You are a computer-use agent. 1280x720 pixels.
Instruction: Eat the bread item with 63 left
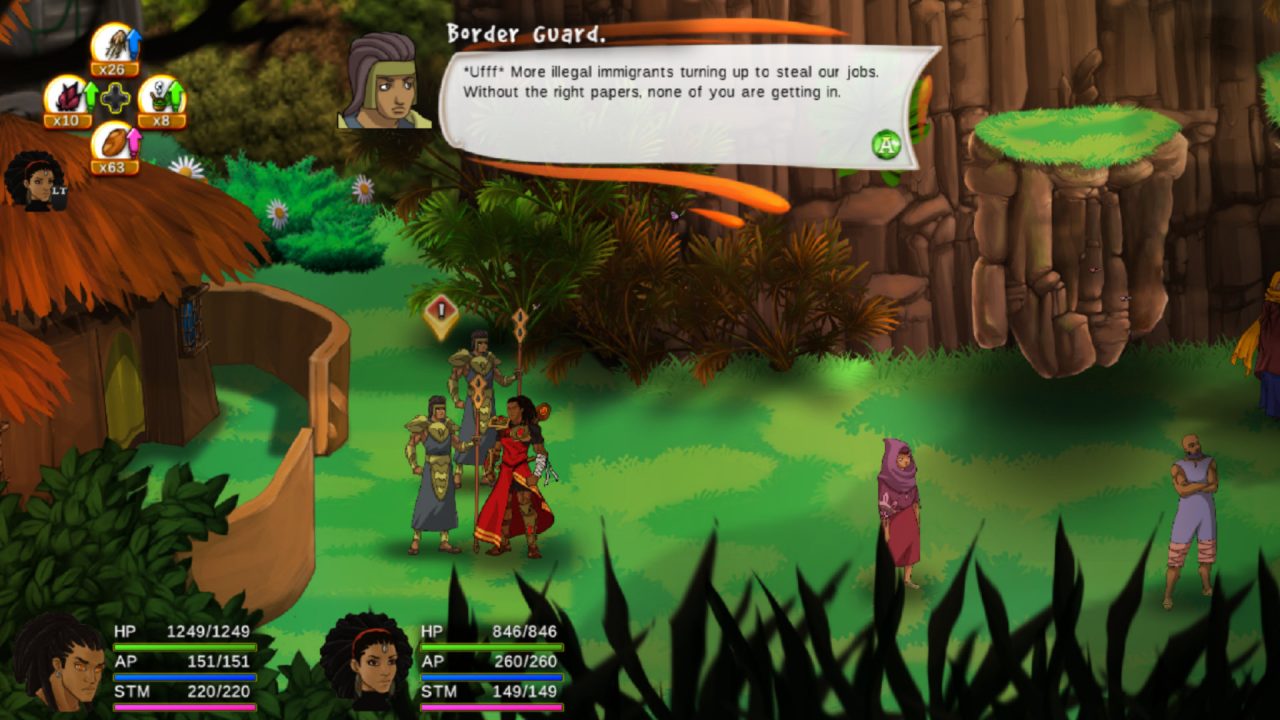click(x=114, y=144)
